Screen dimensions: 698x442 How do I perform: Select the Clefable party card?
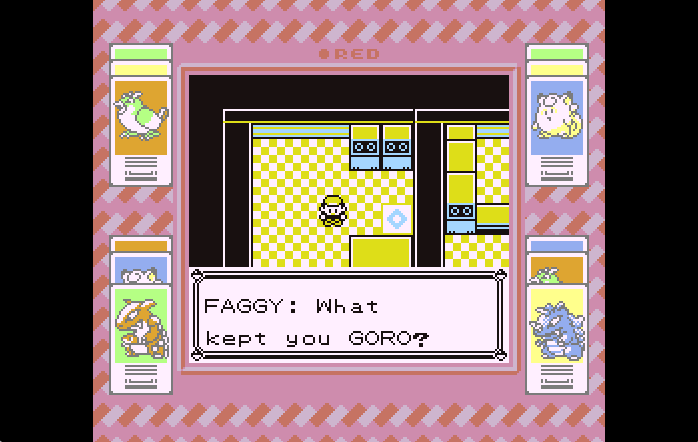pyautogui.click(x=556, y=118)
